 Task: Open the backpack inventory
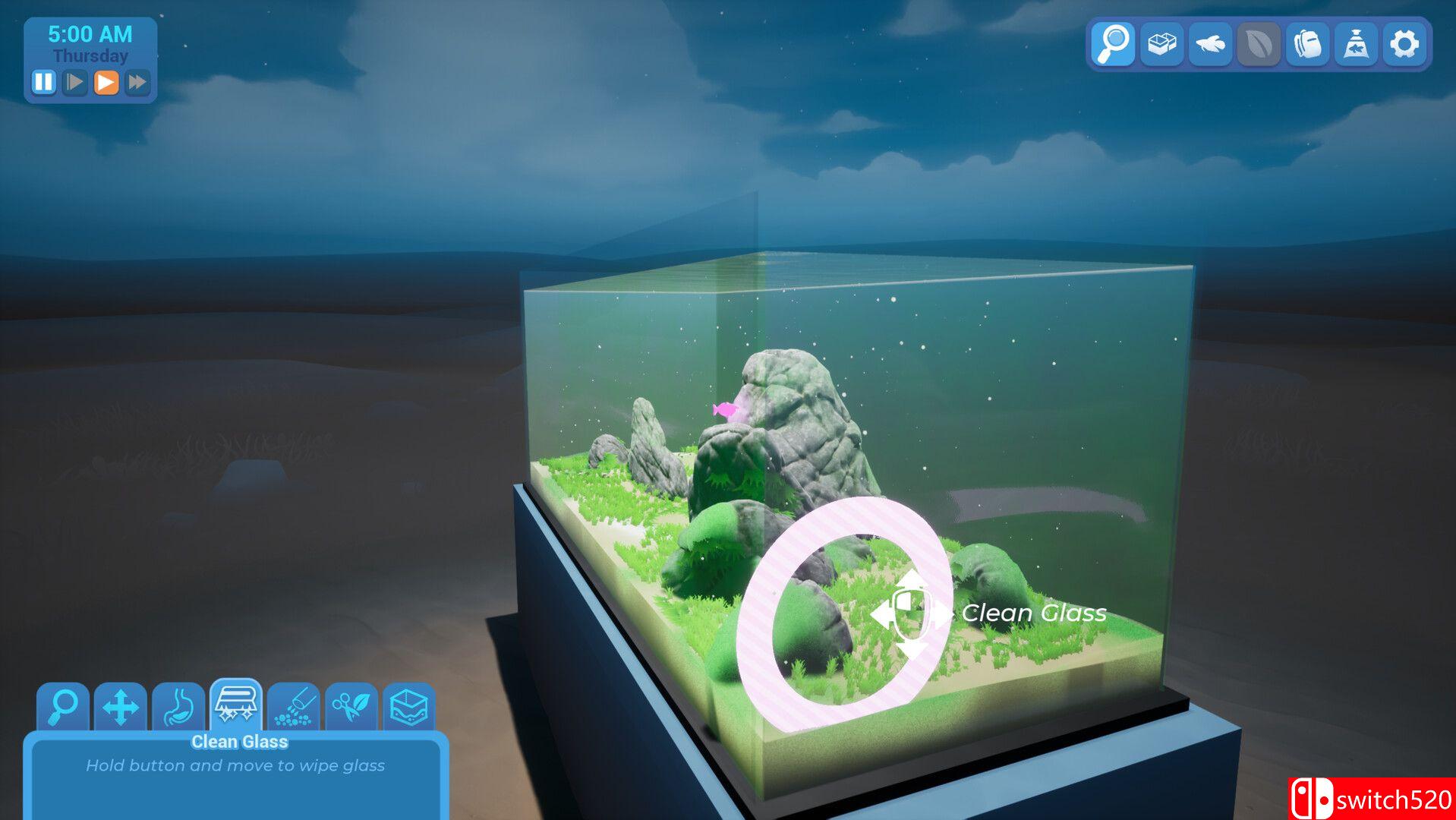pos(1308,44)
